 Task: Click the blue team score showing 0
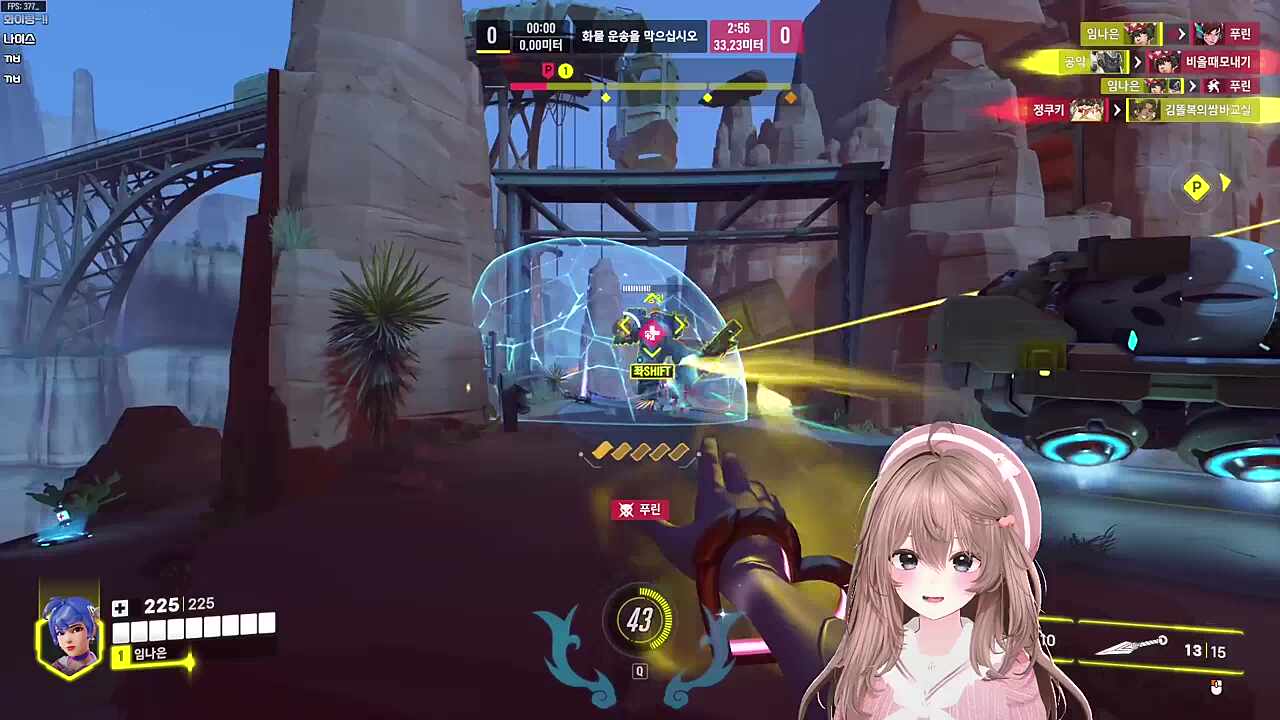[x=491, y=33]
